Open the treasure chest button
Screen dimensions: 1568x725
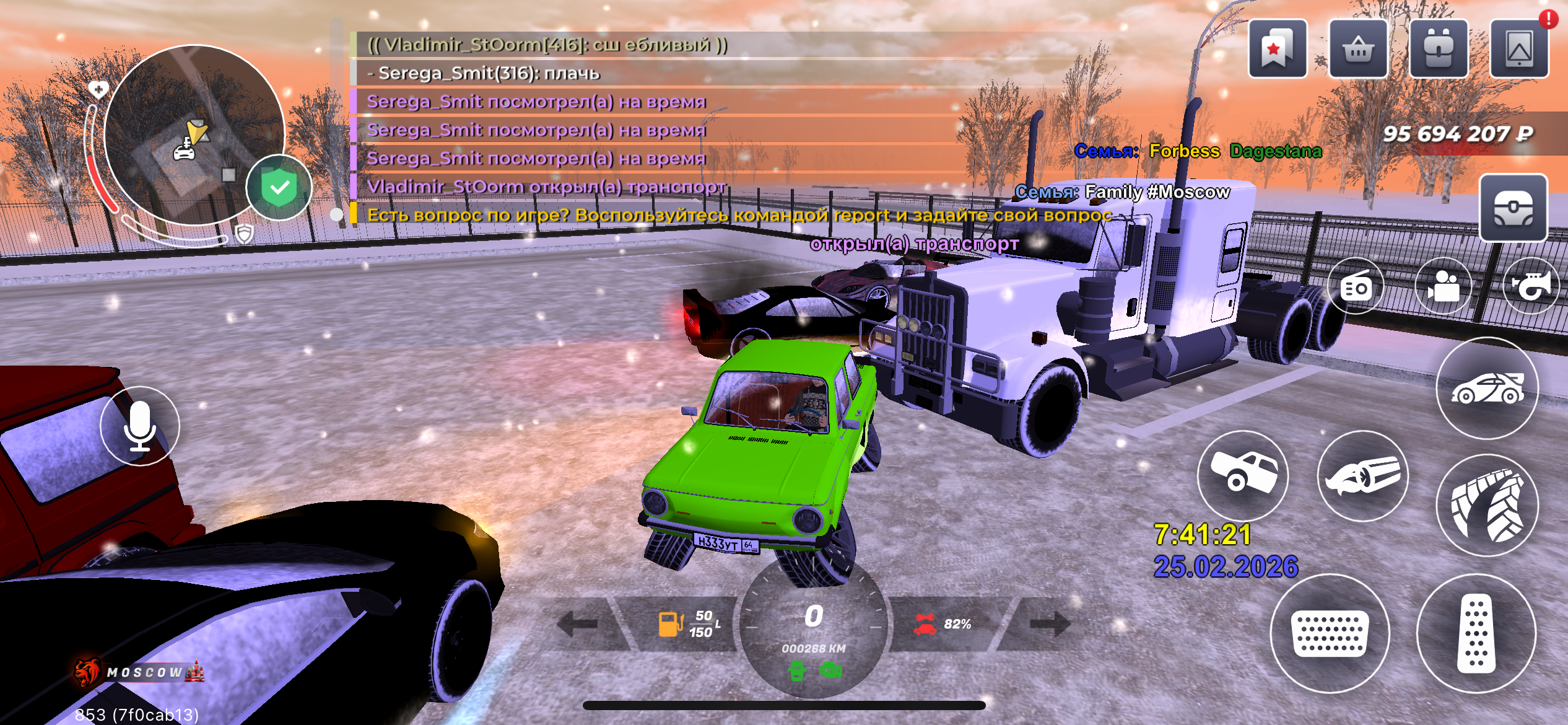tap(1513, 208)
